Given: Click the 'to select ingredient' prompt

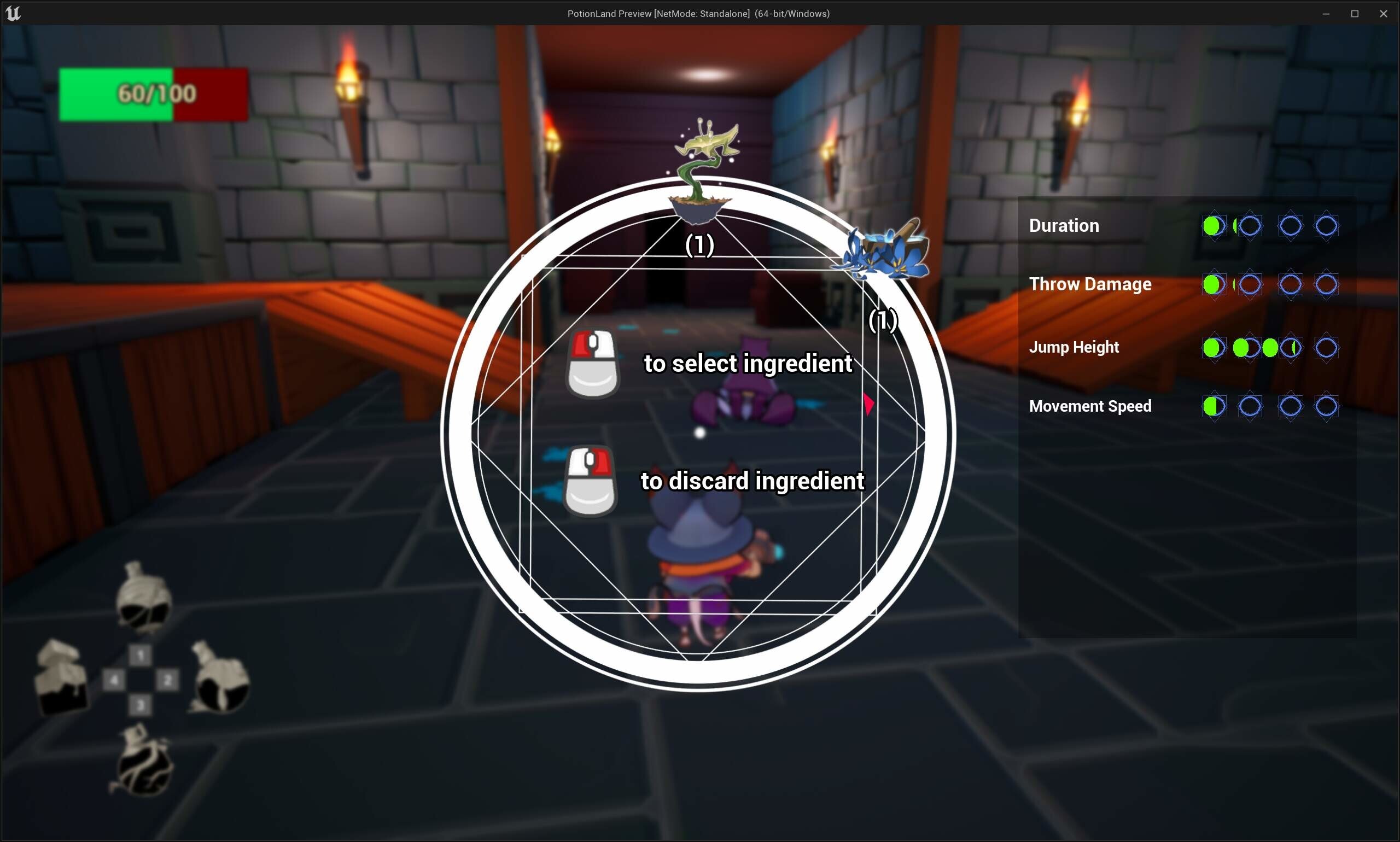Looking at the screenshot, I should 748,364.
